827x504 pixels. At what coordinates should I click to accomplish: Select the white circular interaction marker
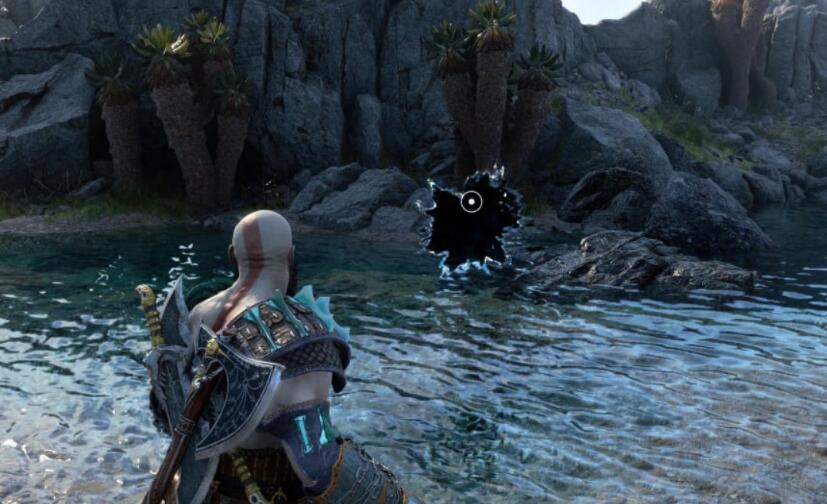[x=472, y=202]
